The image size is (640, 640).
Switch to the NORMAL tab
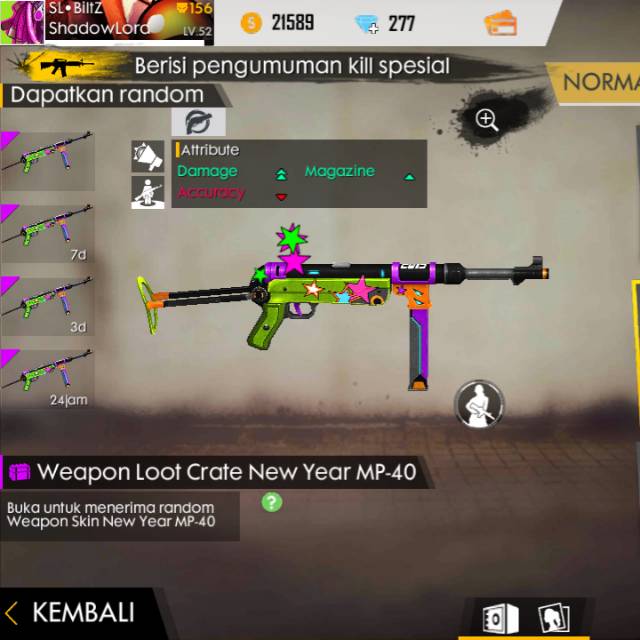pyautogui.click(x=598, y=82)
